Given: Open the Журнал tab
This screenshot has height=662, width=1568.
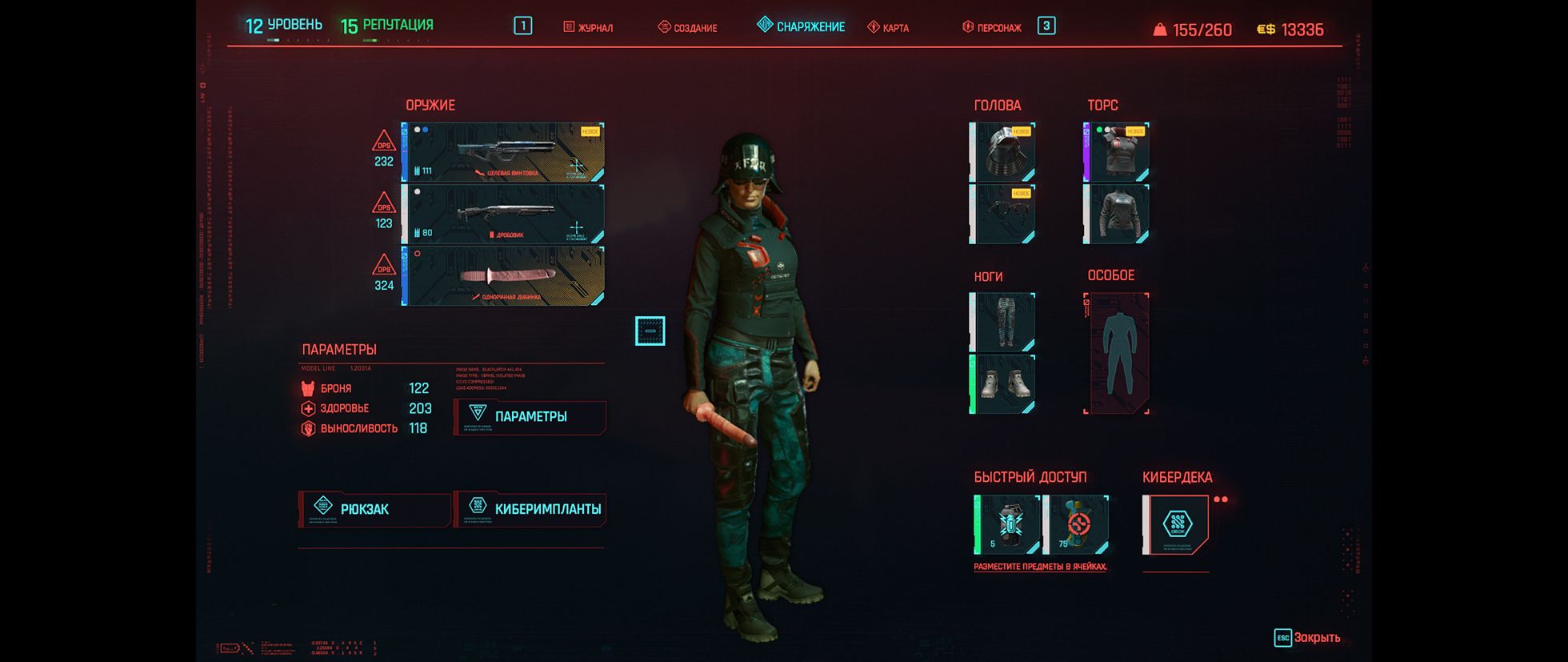Looking at the screenshot, I should click(588, 27).
